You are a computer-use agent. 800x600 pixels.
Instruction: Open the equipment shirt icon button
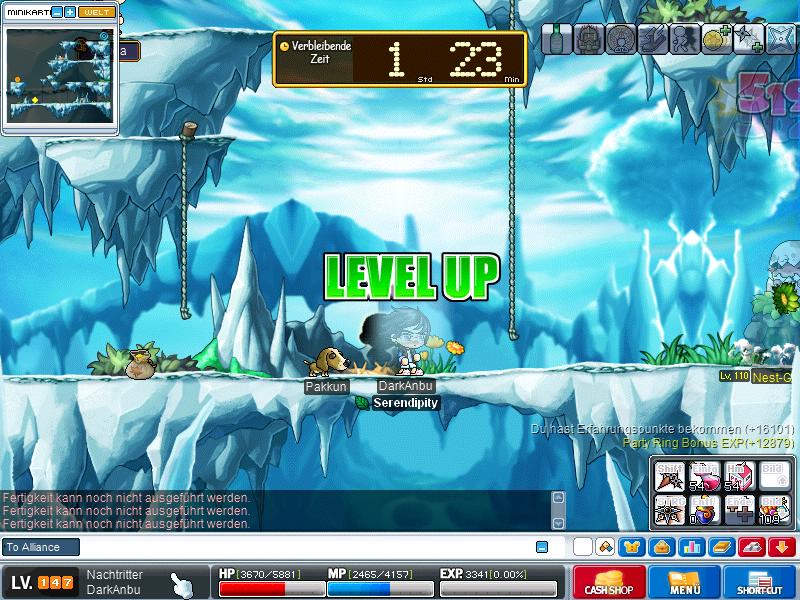pos(632,547)
